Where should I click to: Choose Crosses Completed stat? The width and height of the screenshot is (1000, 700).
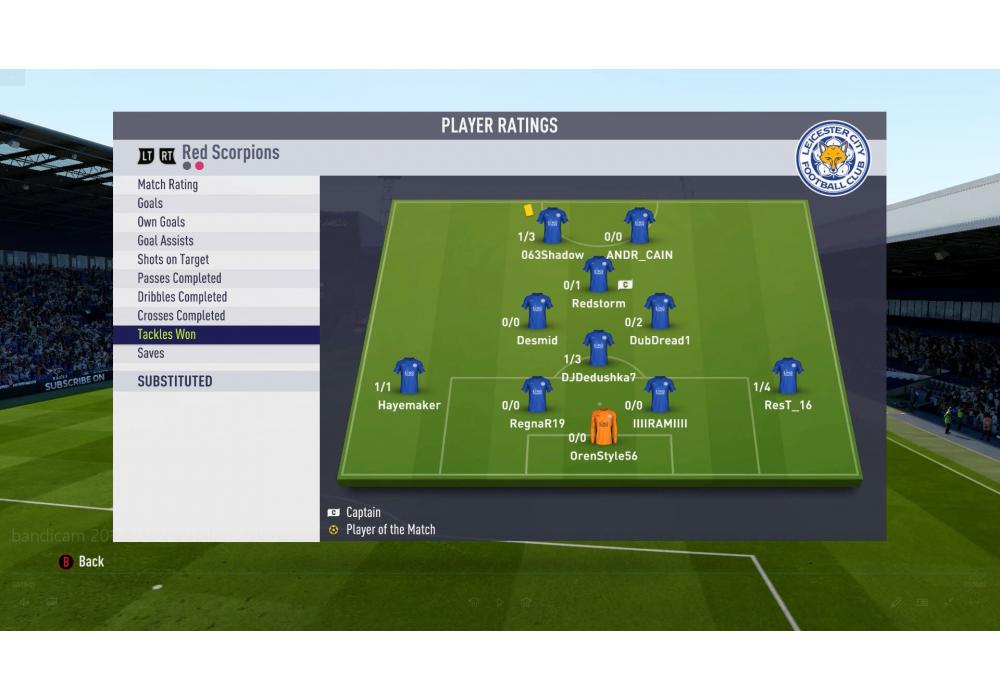pyautogui.click(x=181, y=316)
